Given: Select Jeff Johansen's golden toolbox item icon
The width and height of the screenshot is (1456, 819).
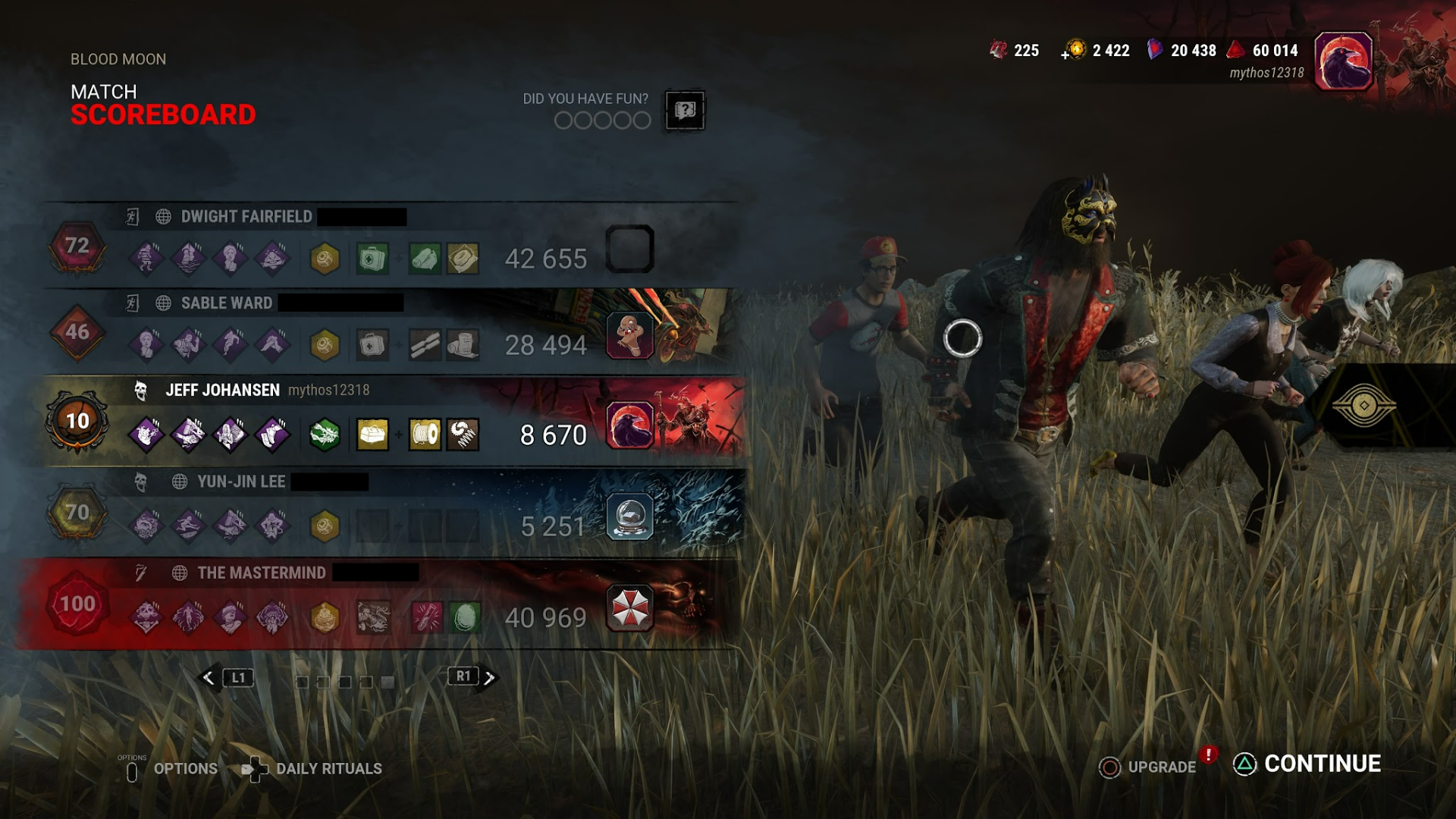Looking at the screenshot, I should (372, 433).
